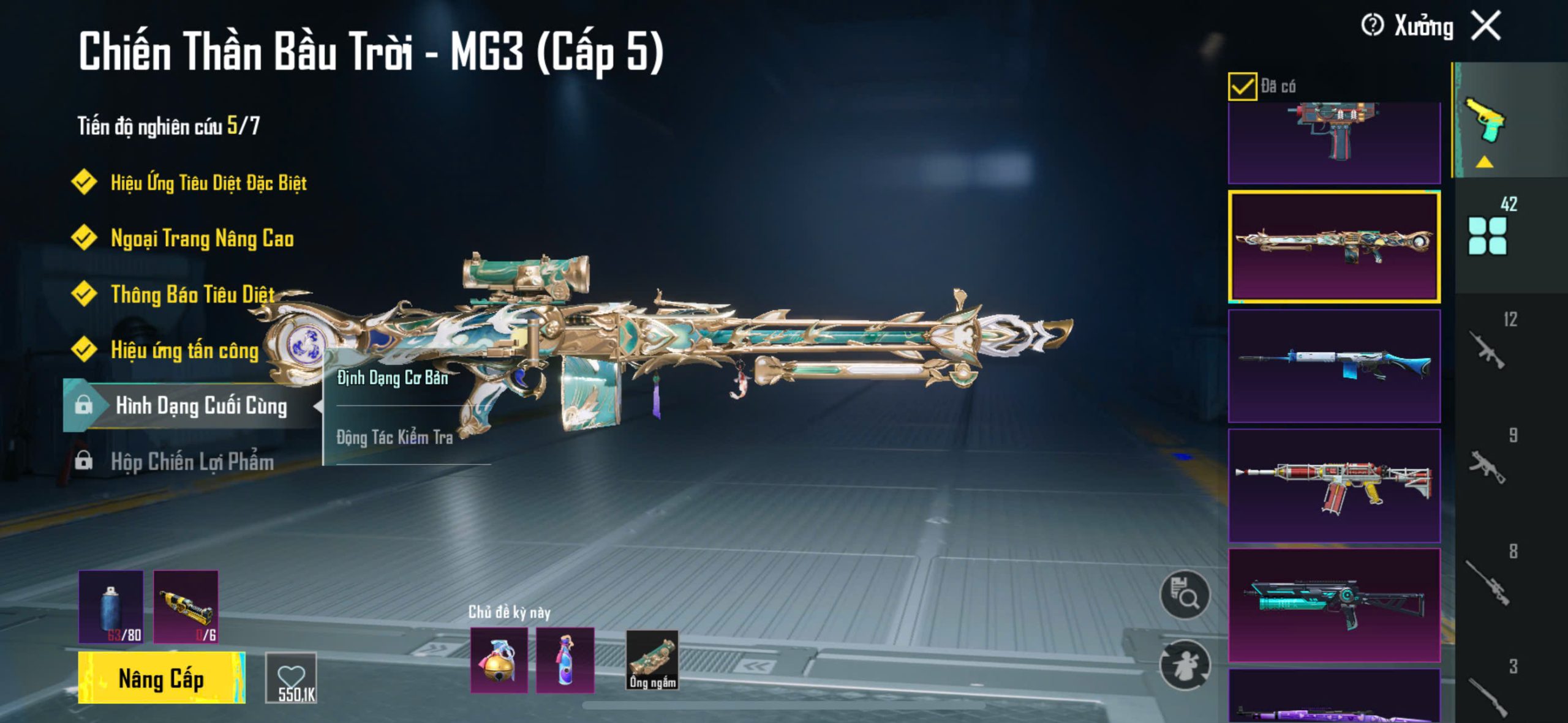Select Hộp Chiến Lợi Phẩm locked stage
Viewport: 1568px width, 723px height.
click(191, 462)
